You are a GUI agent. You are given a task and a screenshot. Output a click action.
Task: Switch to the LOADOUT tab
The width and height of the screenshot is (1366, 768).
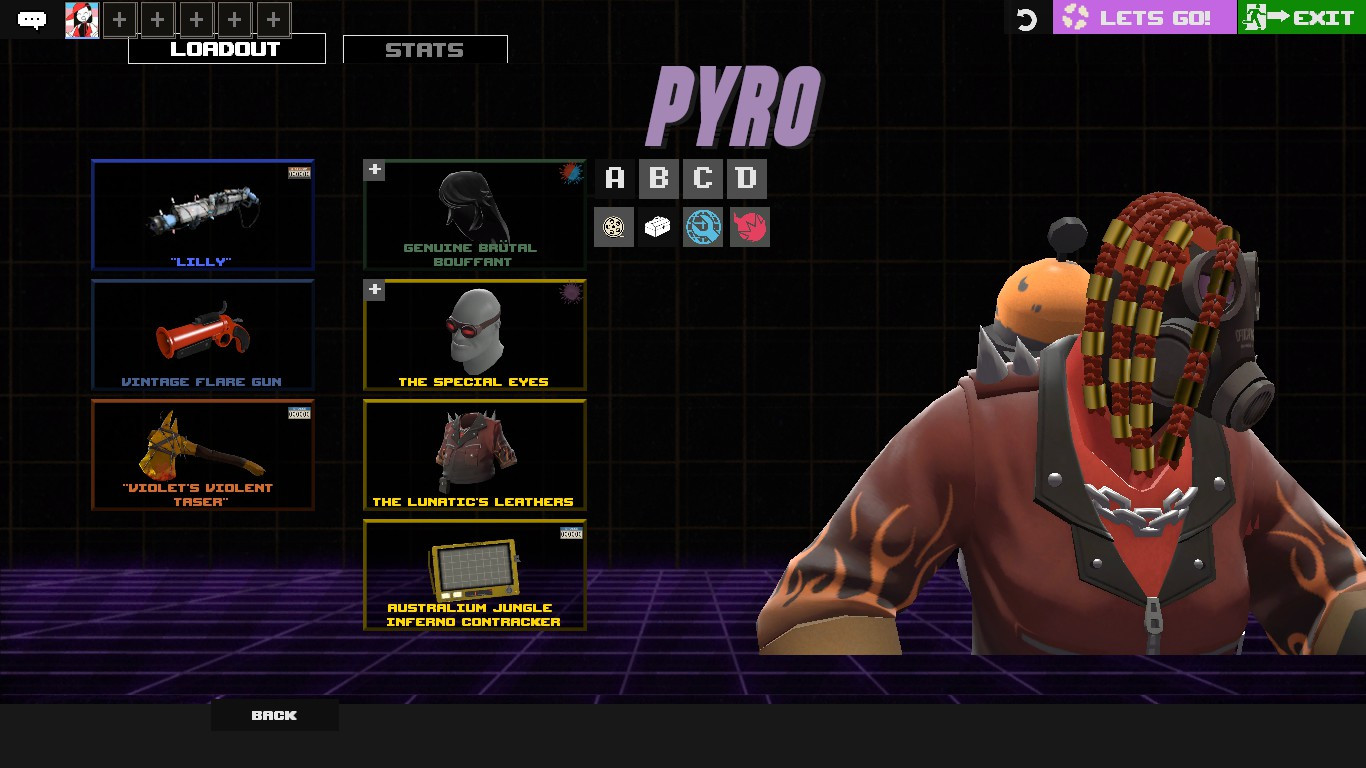[x=226, y=48]
